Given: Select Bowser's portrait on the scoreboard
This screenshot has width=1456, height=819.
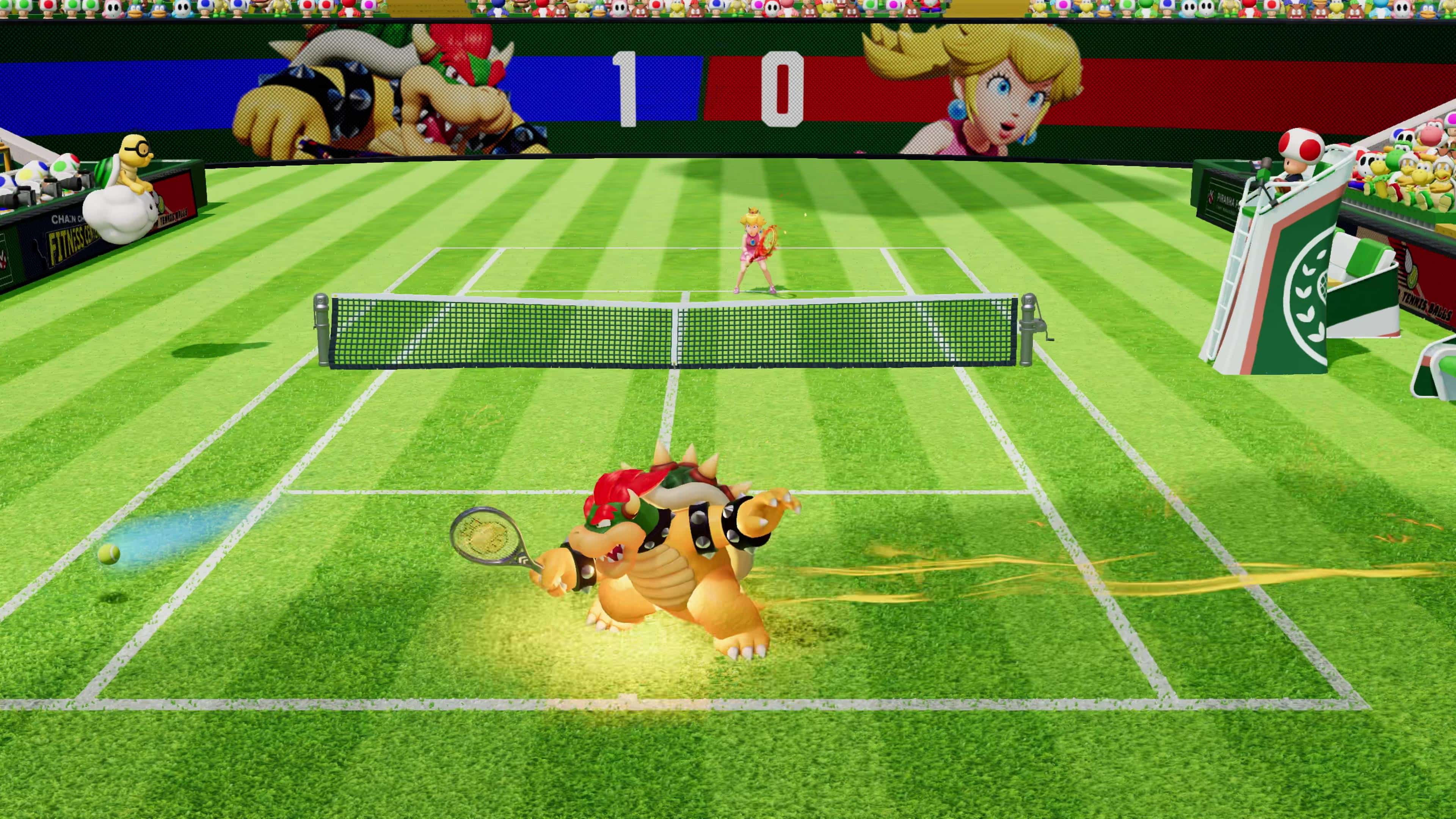Looking at the screenshot, I should [395, 91].
